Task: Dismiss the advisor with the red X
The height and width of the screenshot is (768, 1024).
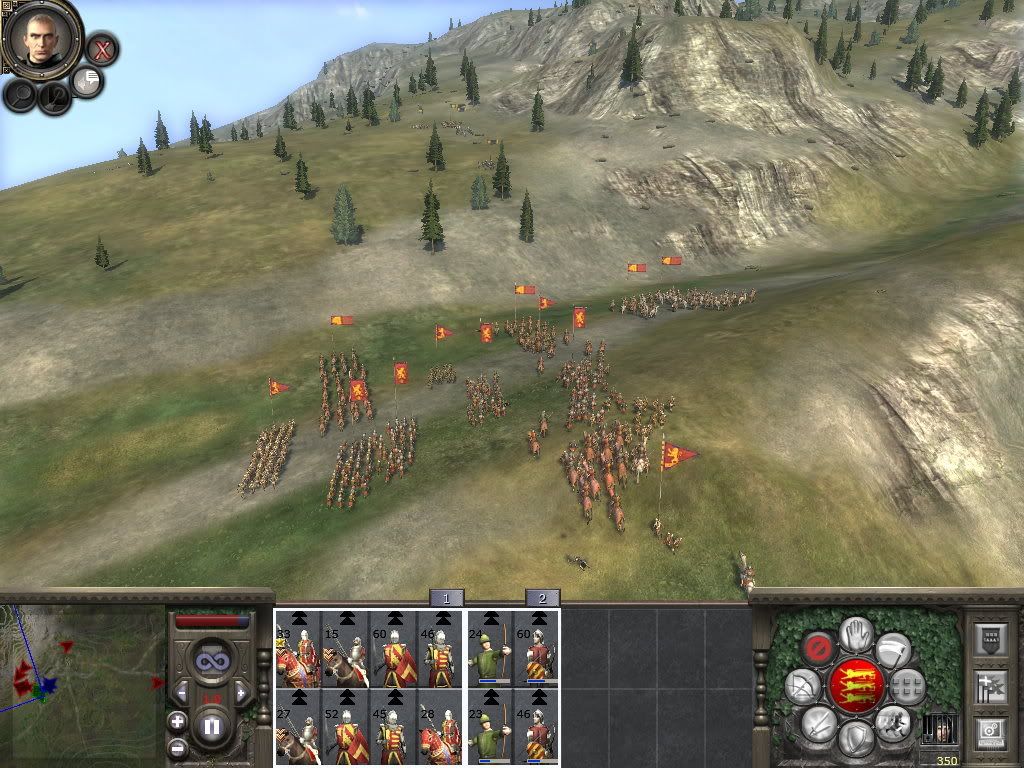Action: point(101,47)
